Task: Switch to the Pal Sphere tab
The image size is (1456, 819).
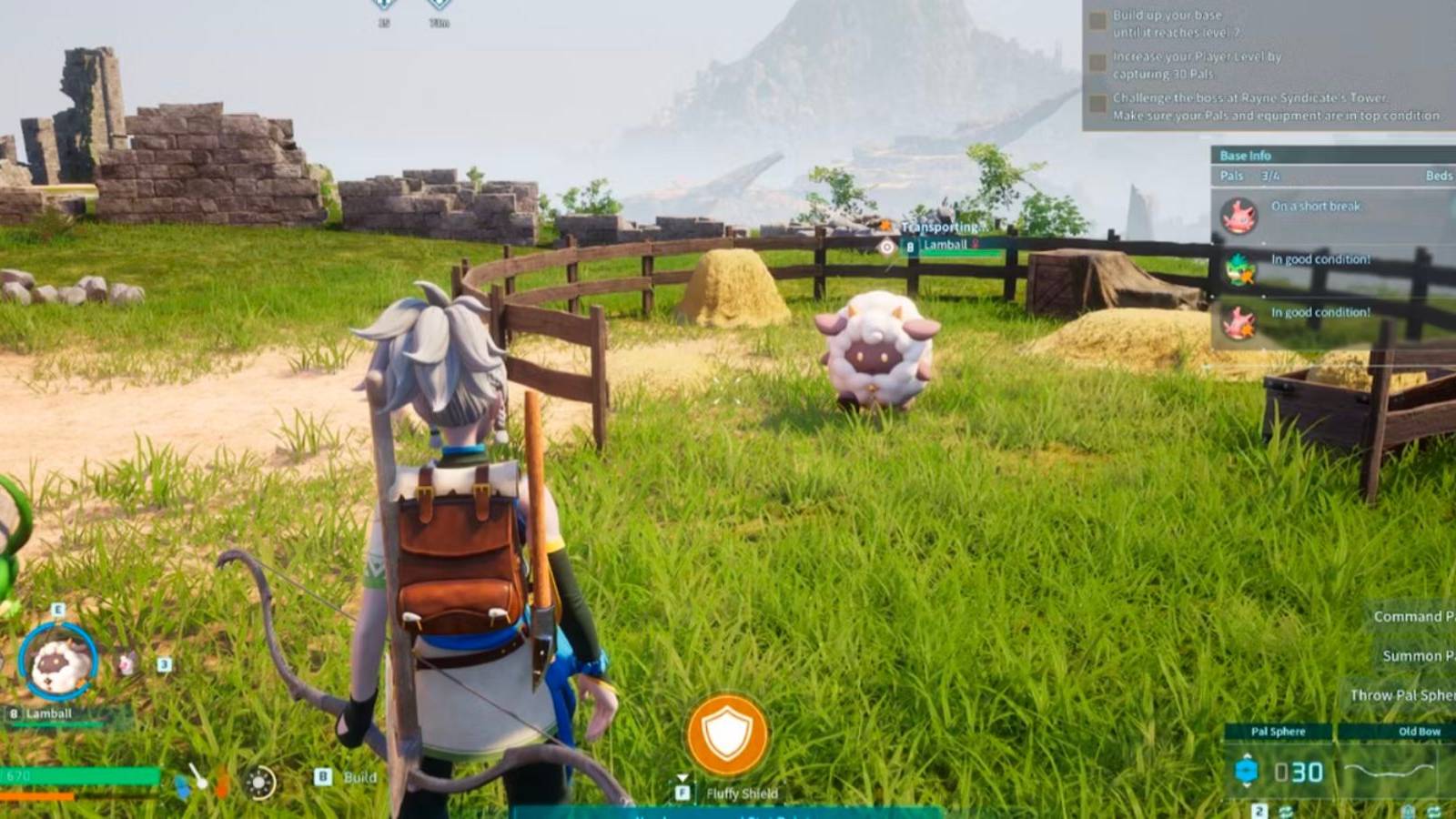Action: 1279,731
